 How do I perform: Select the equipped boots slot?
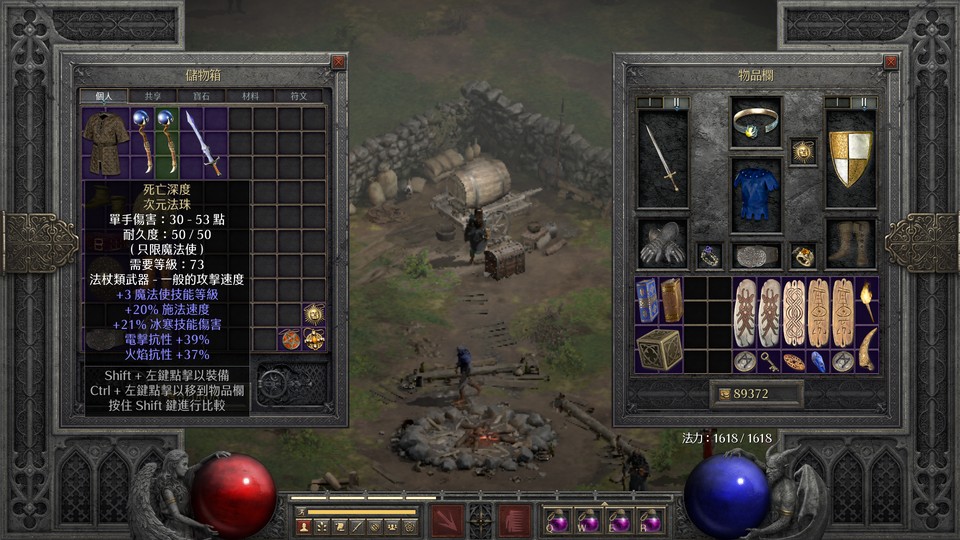click(851, 243)
